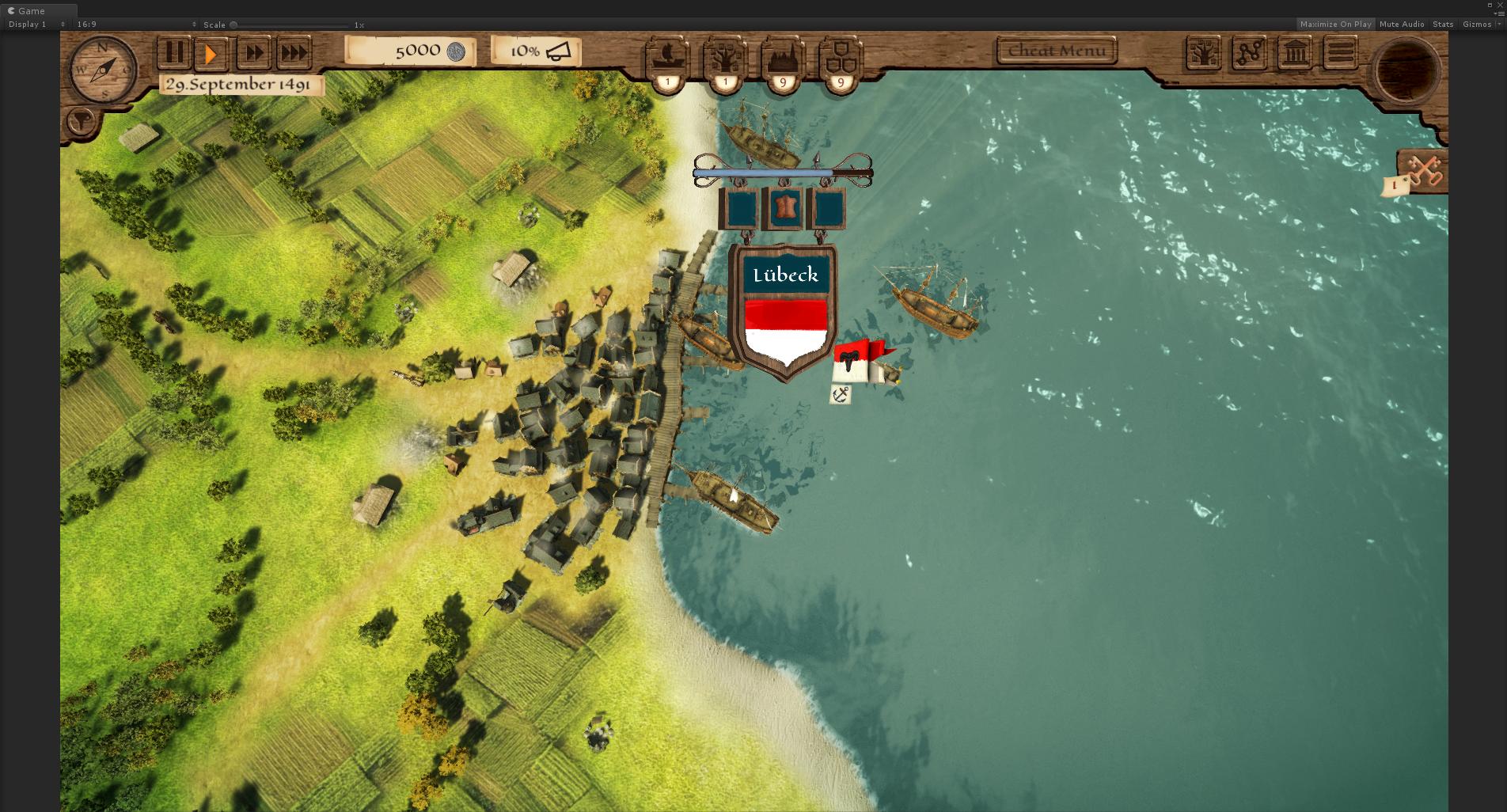Select the Lübeck city shield sign
The width and height of the screenshot is (1507, 812).
pos(786,317)
